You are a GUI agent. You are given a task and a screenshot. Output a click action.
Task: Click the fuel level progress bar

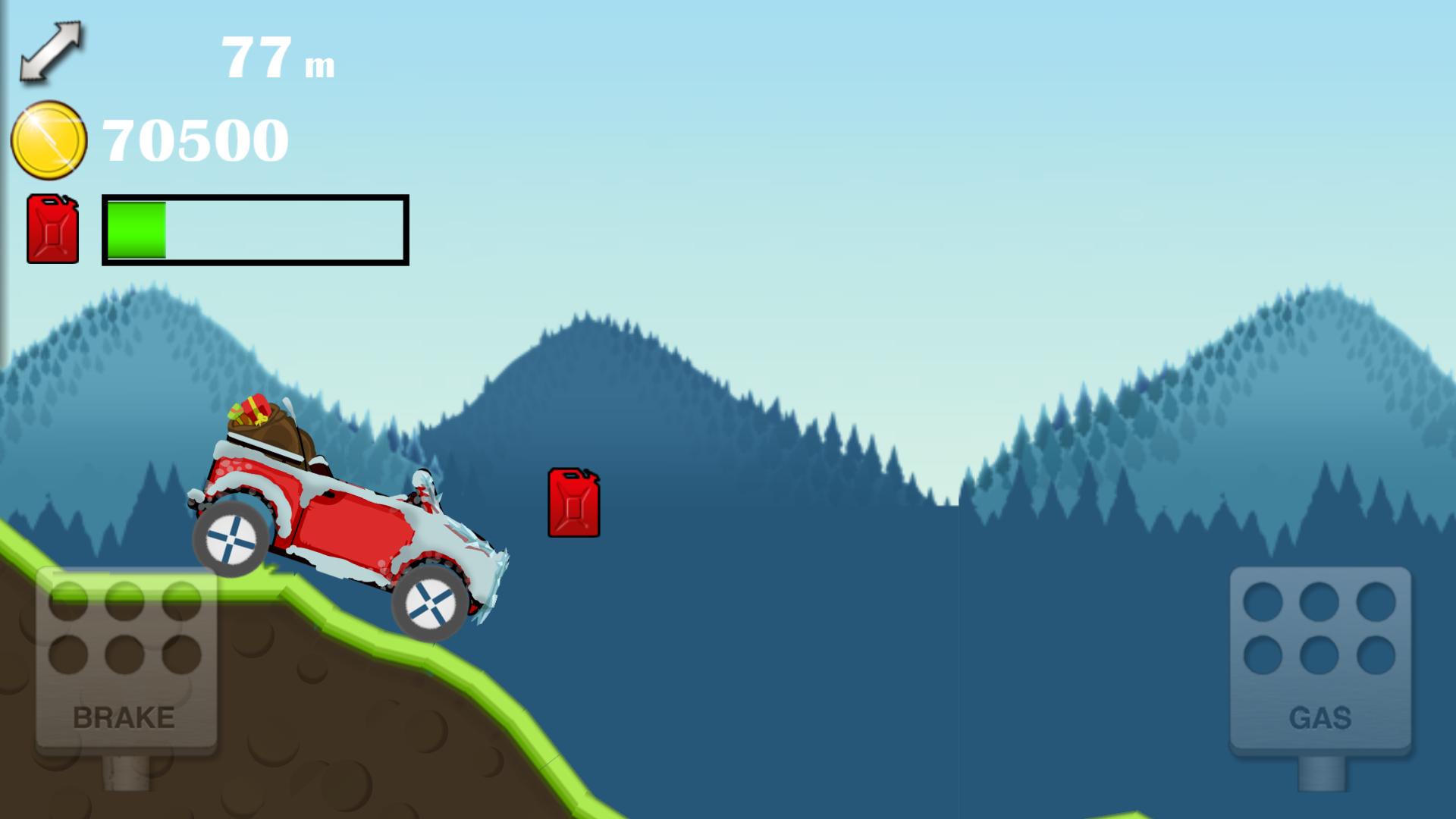[x=254, y=231]
